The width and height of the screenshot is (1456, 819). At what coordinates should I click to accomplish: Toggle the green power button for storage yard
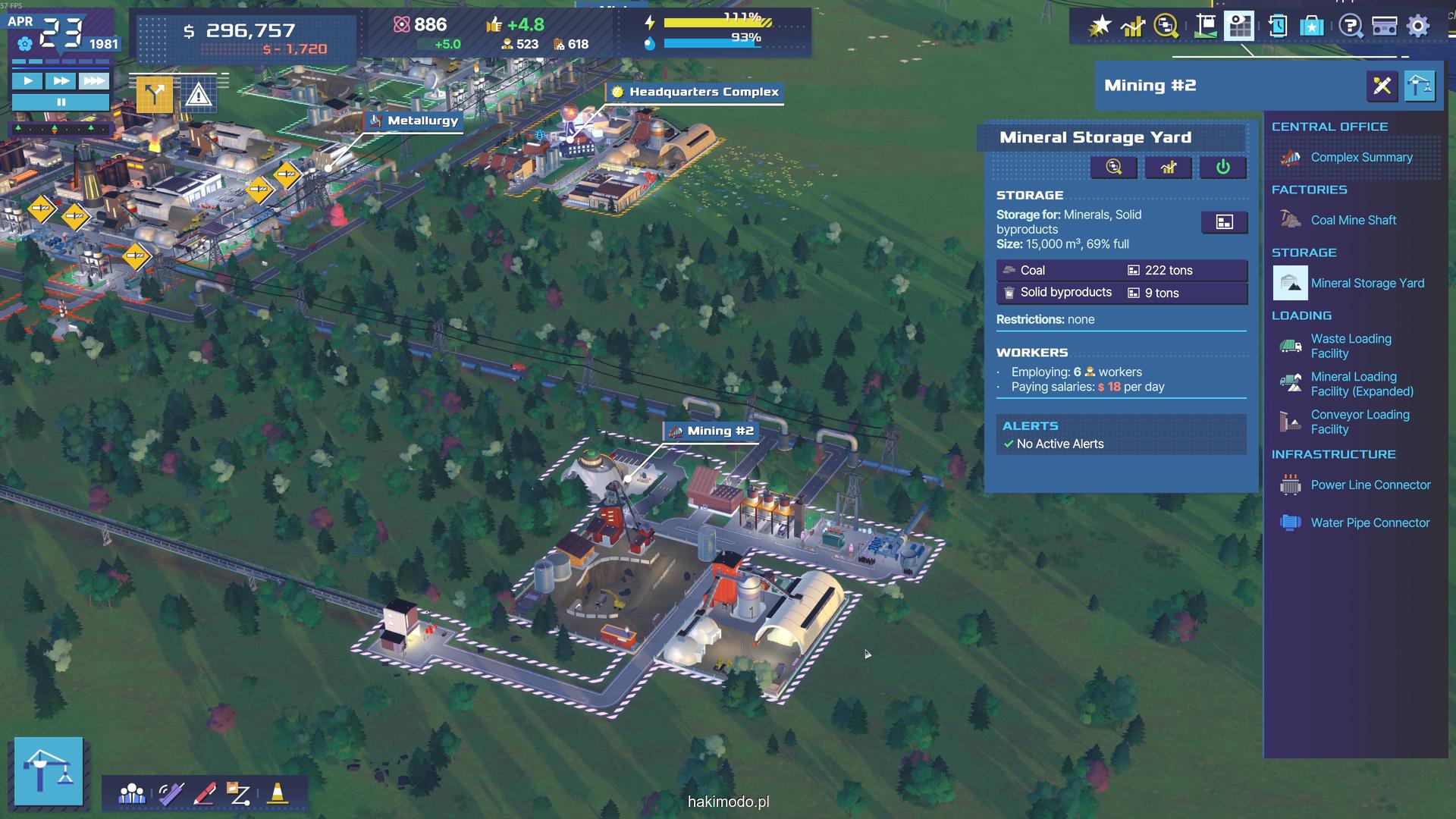coord(1222,167)
